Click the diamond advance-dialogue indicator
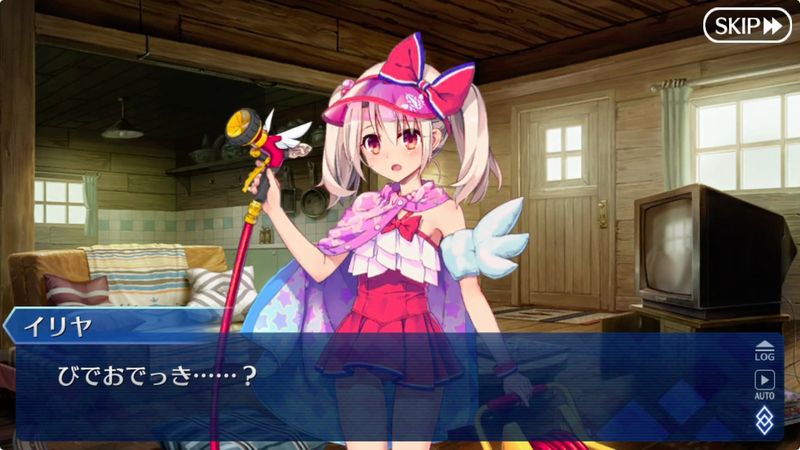 click(x=764, y=418)
